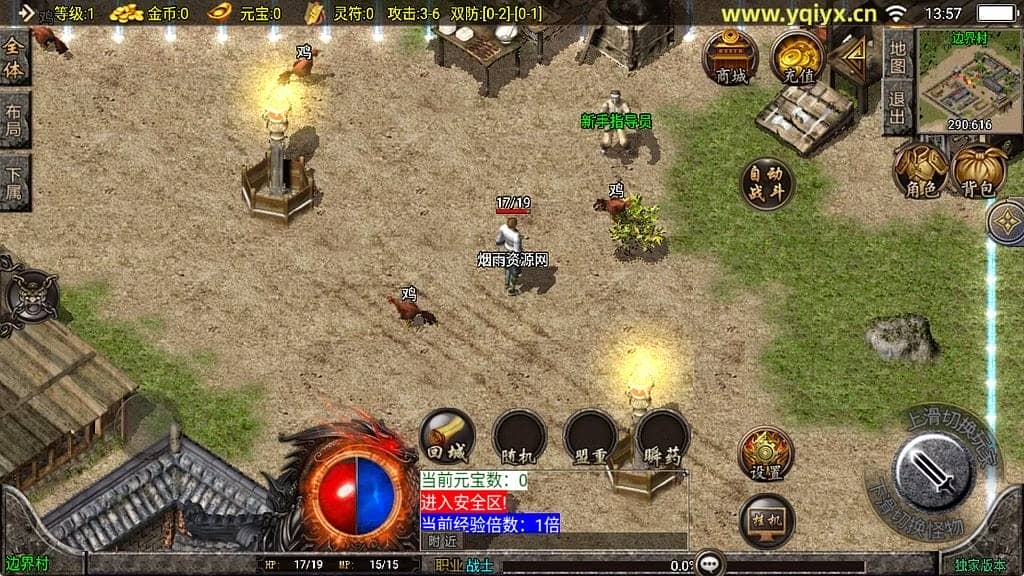Open the 商城 shop
The image size is (1024, 576).
[730, 56]
